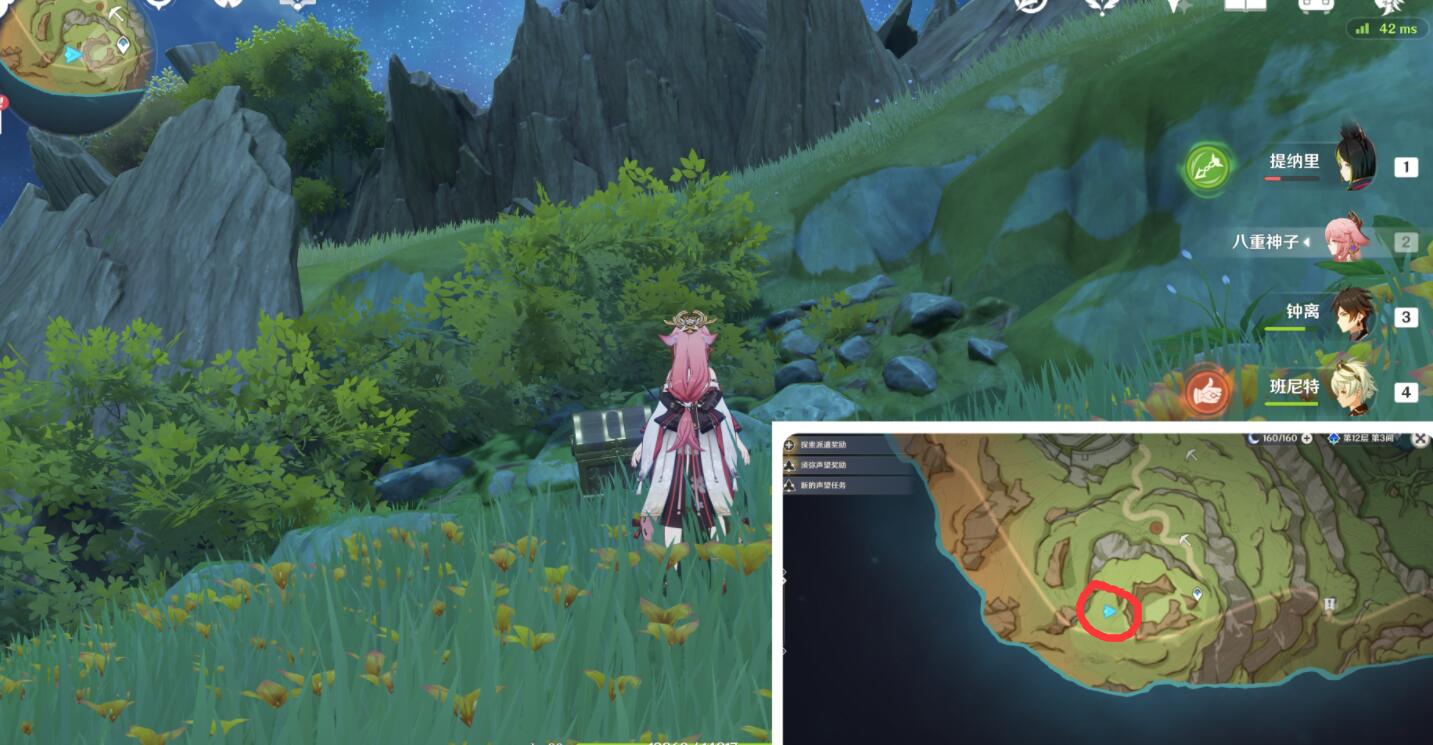
Task: Select character 提纳里 in the party list
Action: 1300,160
